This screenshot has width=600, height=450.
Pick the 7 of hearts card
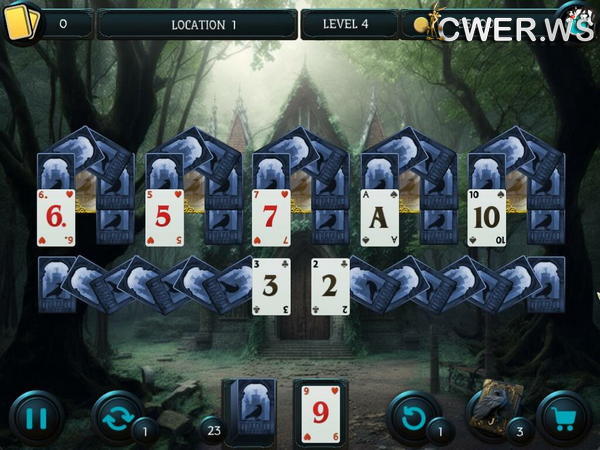270,217
